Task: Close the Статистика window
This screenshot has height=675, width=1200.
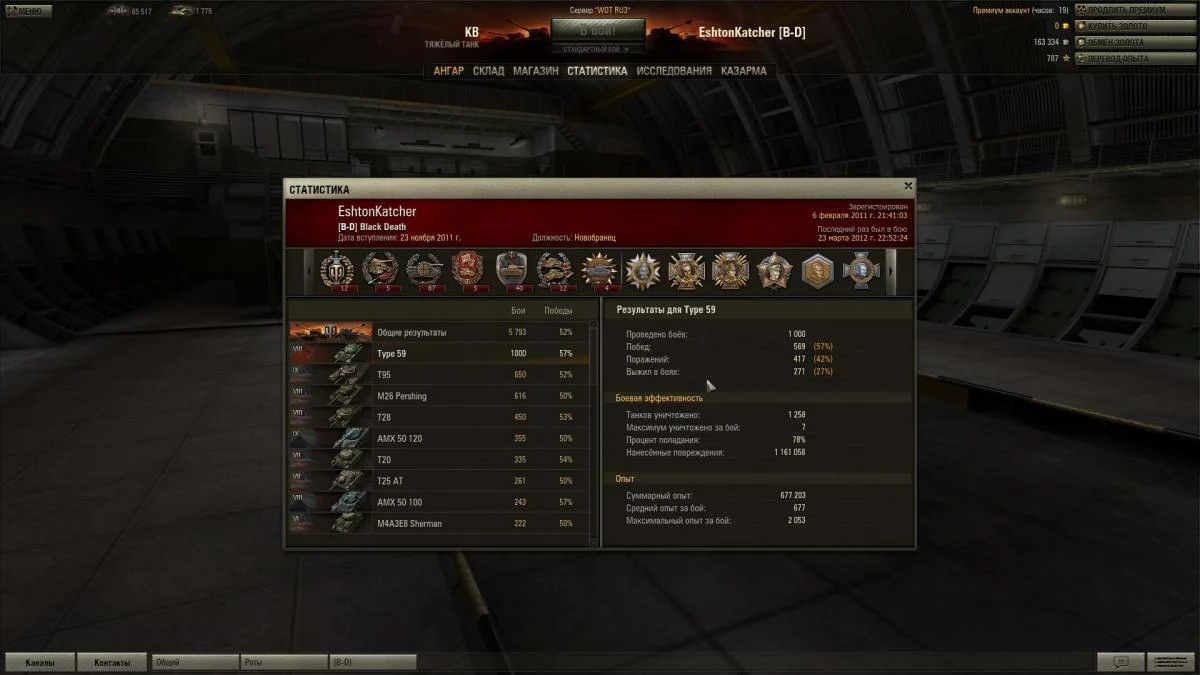Action: (908, 186)
